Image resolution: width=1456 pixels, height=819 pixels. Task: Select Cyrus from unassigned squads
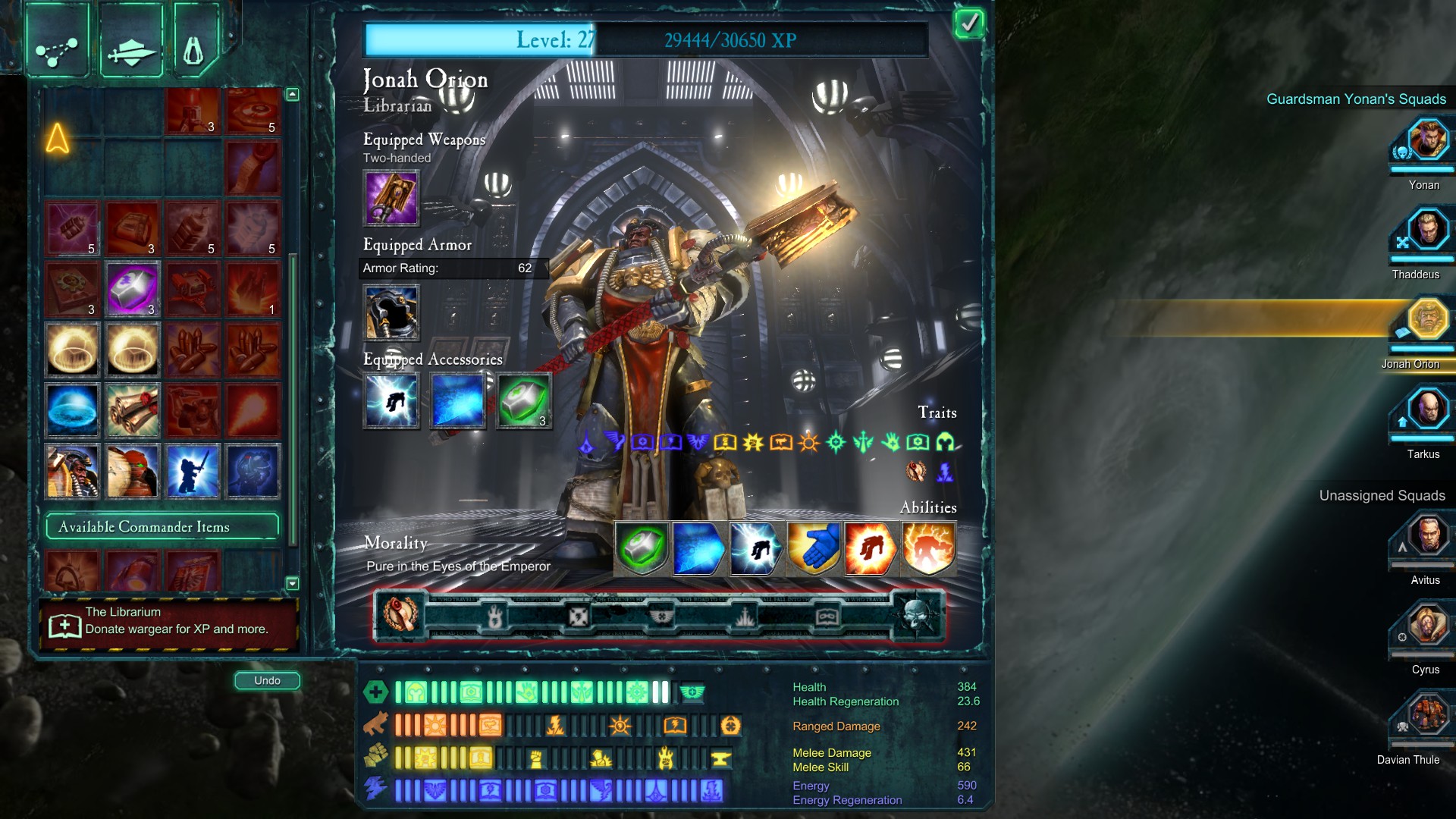(x=1427, y=626)
